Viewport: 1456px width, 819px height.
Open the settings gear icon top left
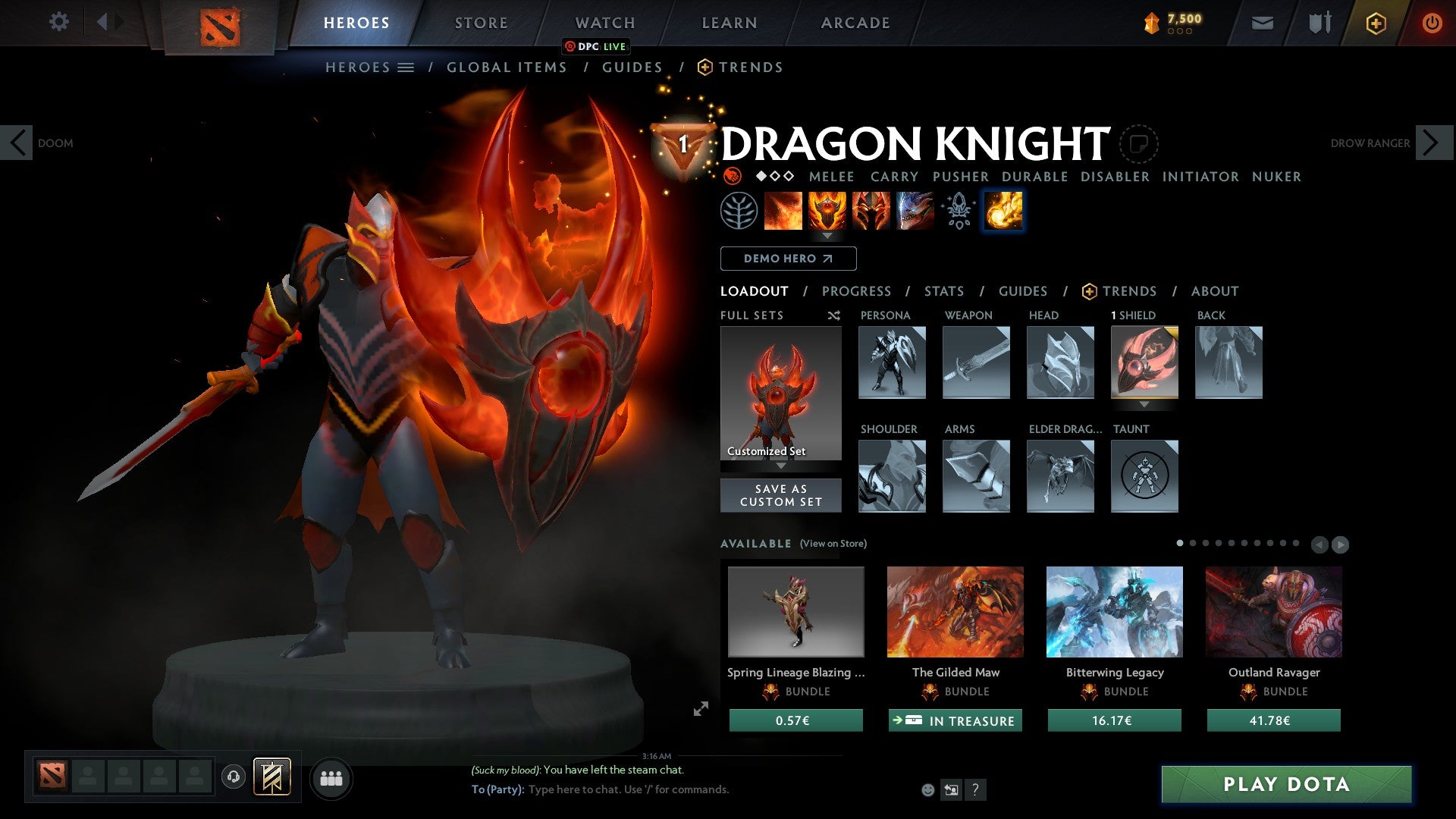point(59,23)
